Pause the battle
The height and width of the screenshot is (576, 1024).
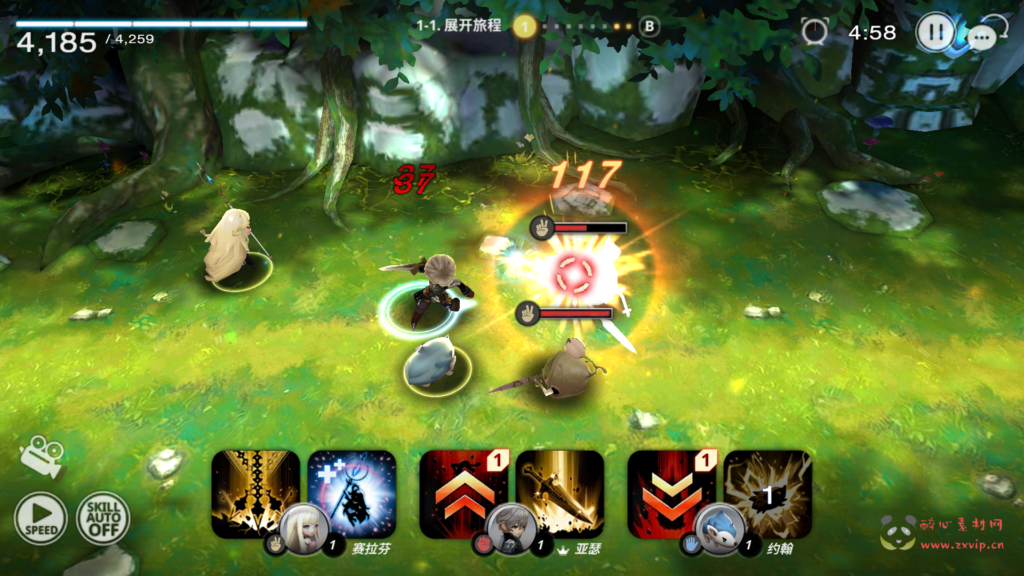(935, 32)
